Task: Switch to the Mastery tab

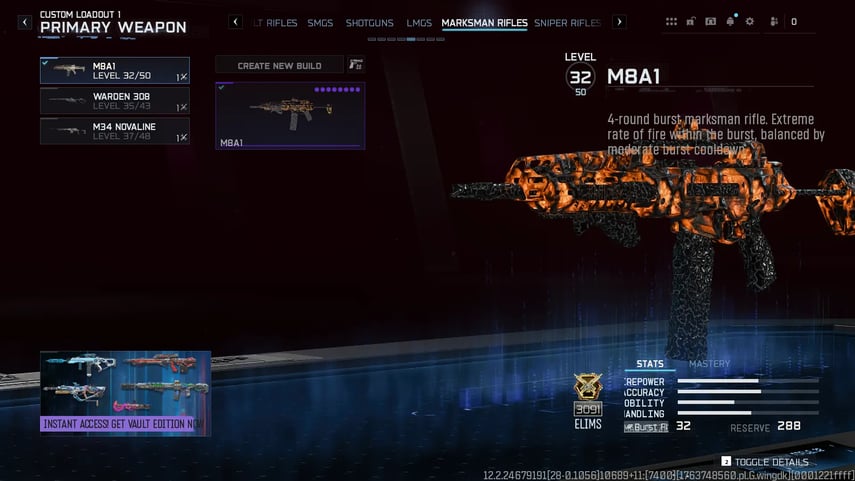Action: 709,364
